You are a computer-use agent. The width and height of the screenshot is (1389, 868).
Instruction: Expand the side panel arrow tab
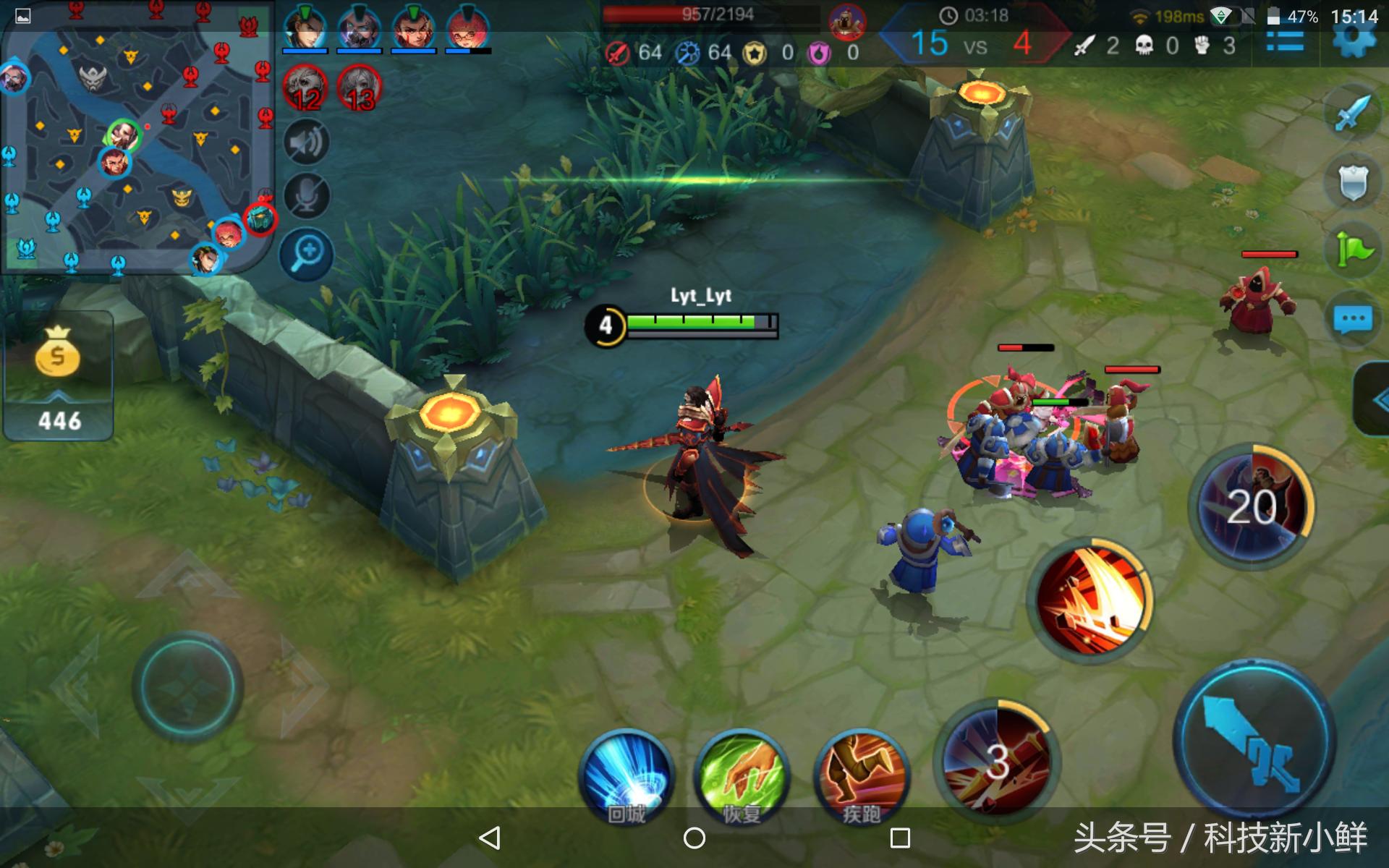click(x=1375, y=399)
